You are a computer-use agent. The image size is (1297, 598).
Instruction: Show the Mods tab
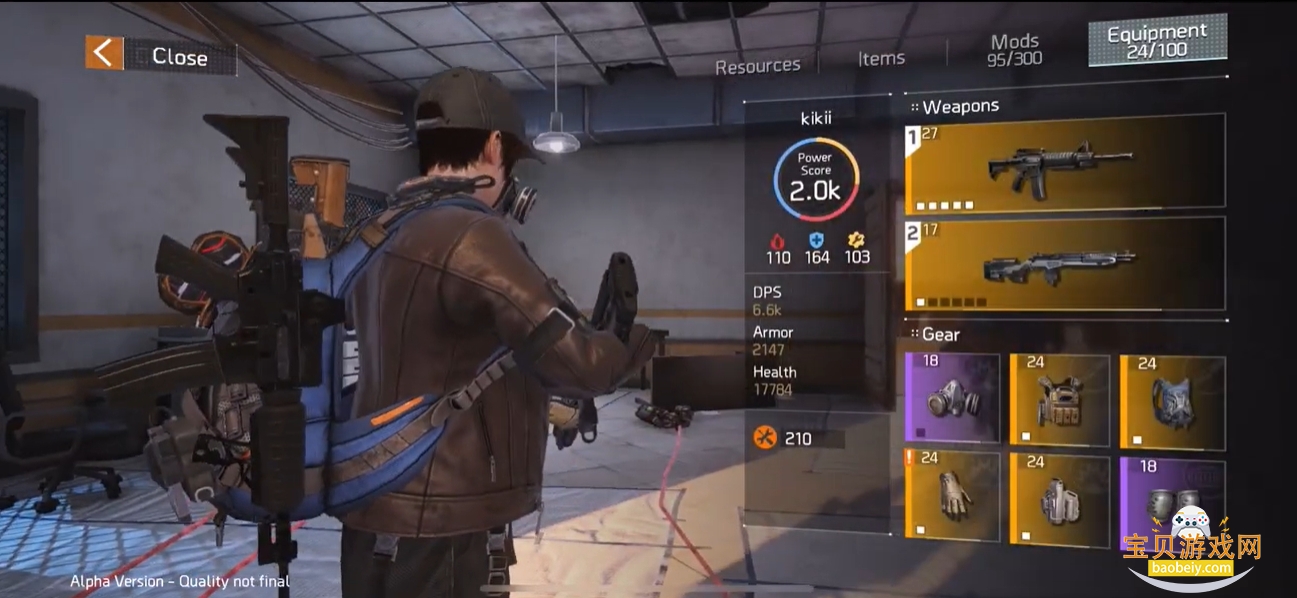(x=1015, y=49)
